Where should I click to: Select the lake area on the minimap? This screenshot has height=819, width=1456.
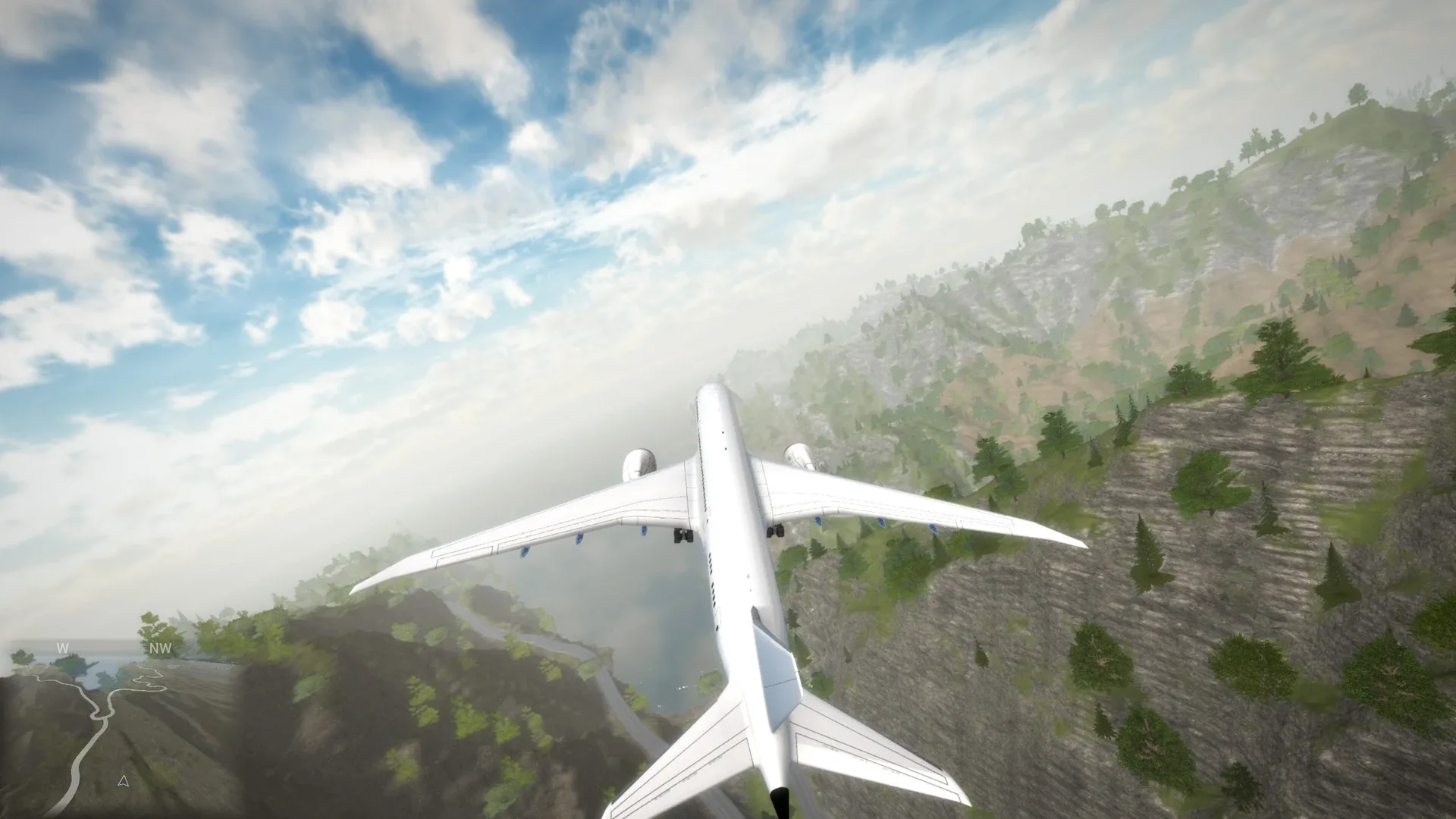click(x=98, y=670)
